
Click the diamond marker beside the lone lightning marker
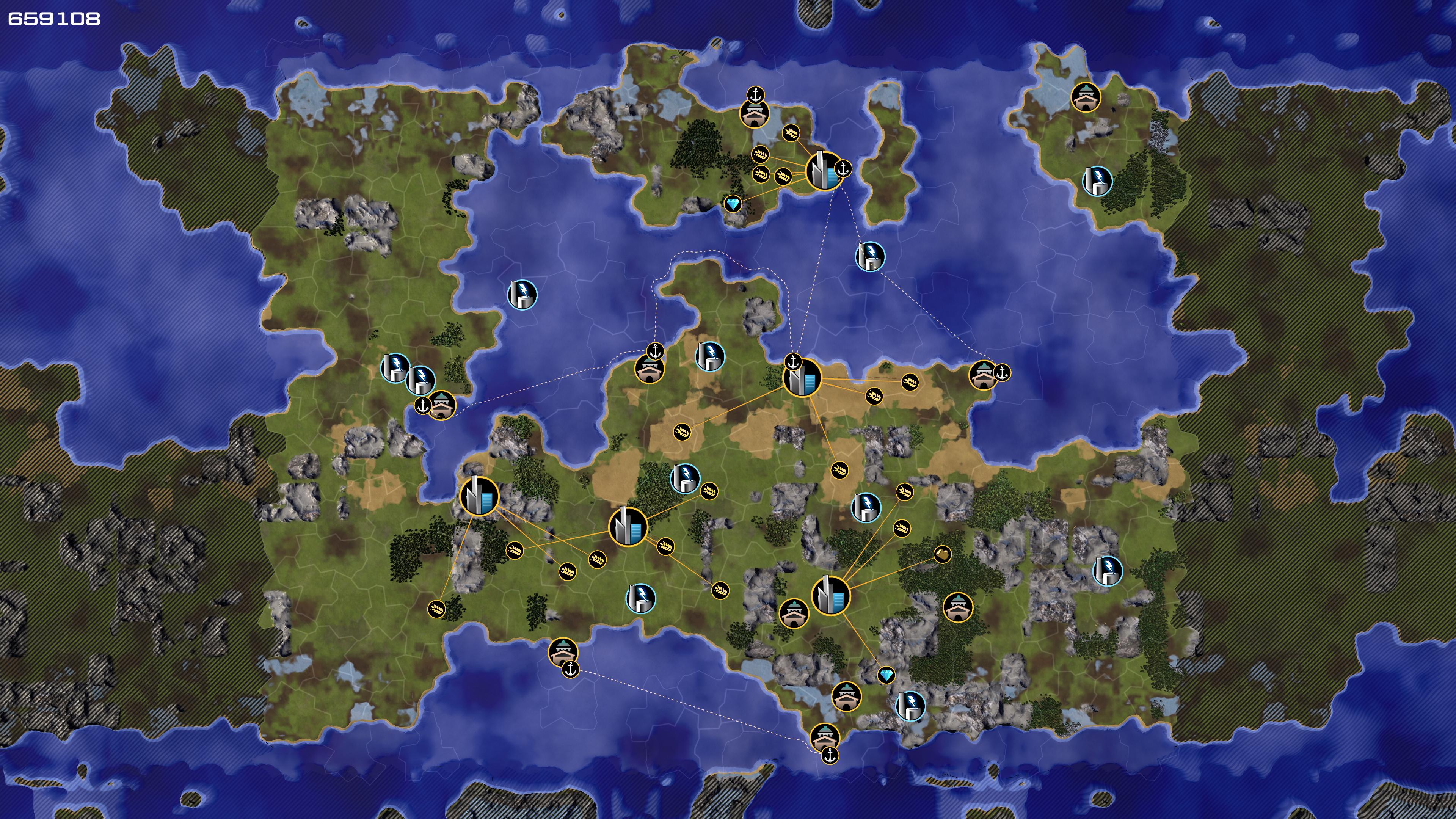(886, 675)
